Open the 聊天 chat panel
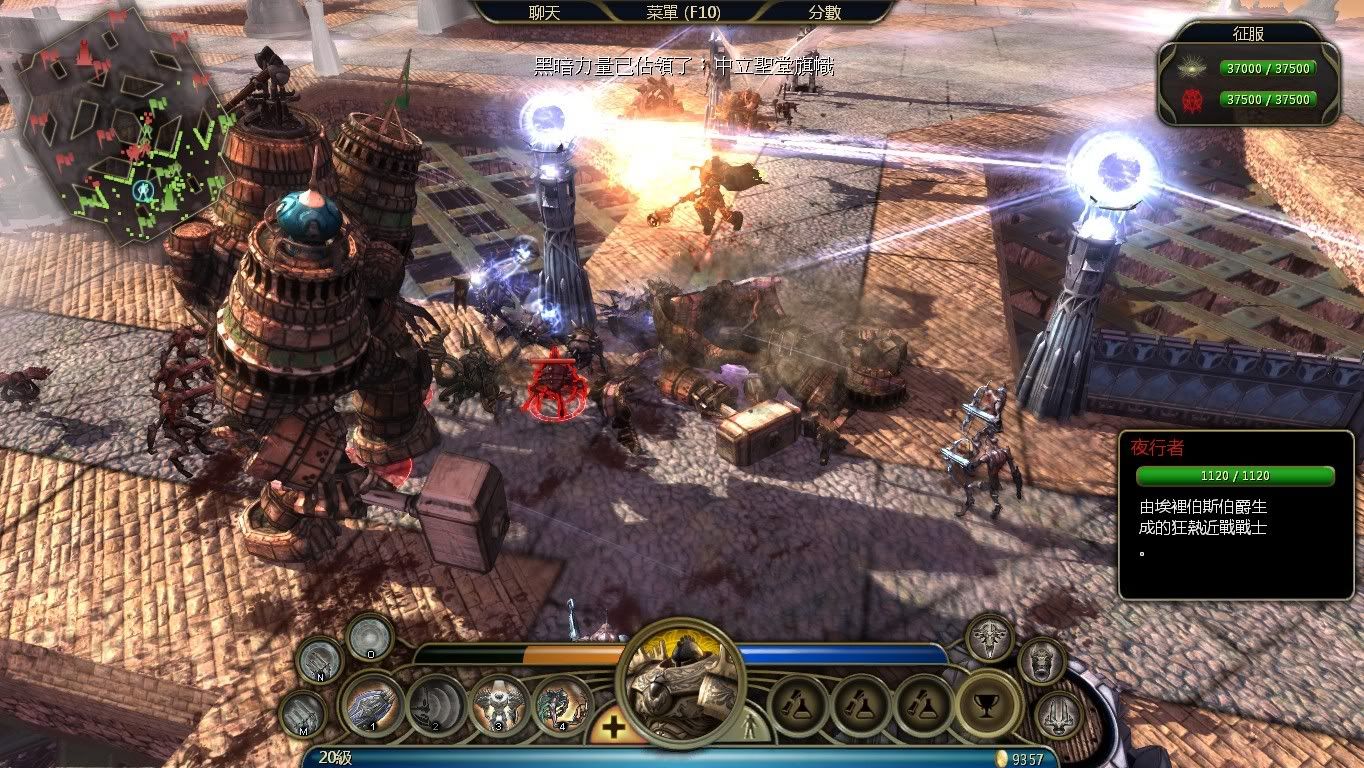 (546, 12)
